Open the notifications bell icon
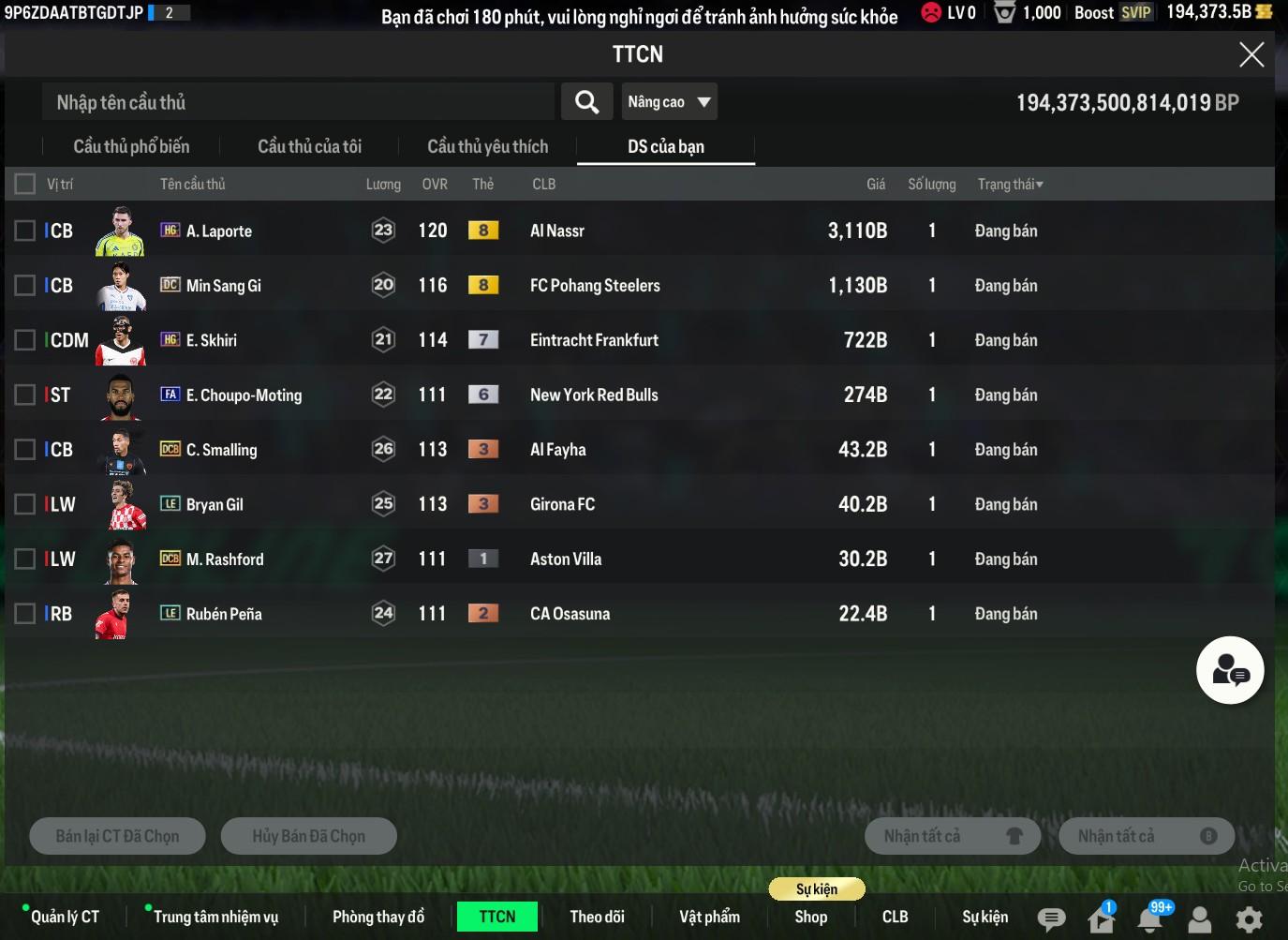This screenshot has width=1288, height=940. [x=1150, y=919]
